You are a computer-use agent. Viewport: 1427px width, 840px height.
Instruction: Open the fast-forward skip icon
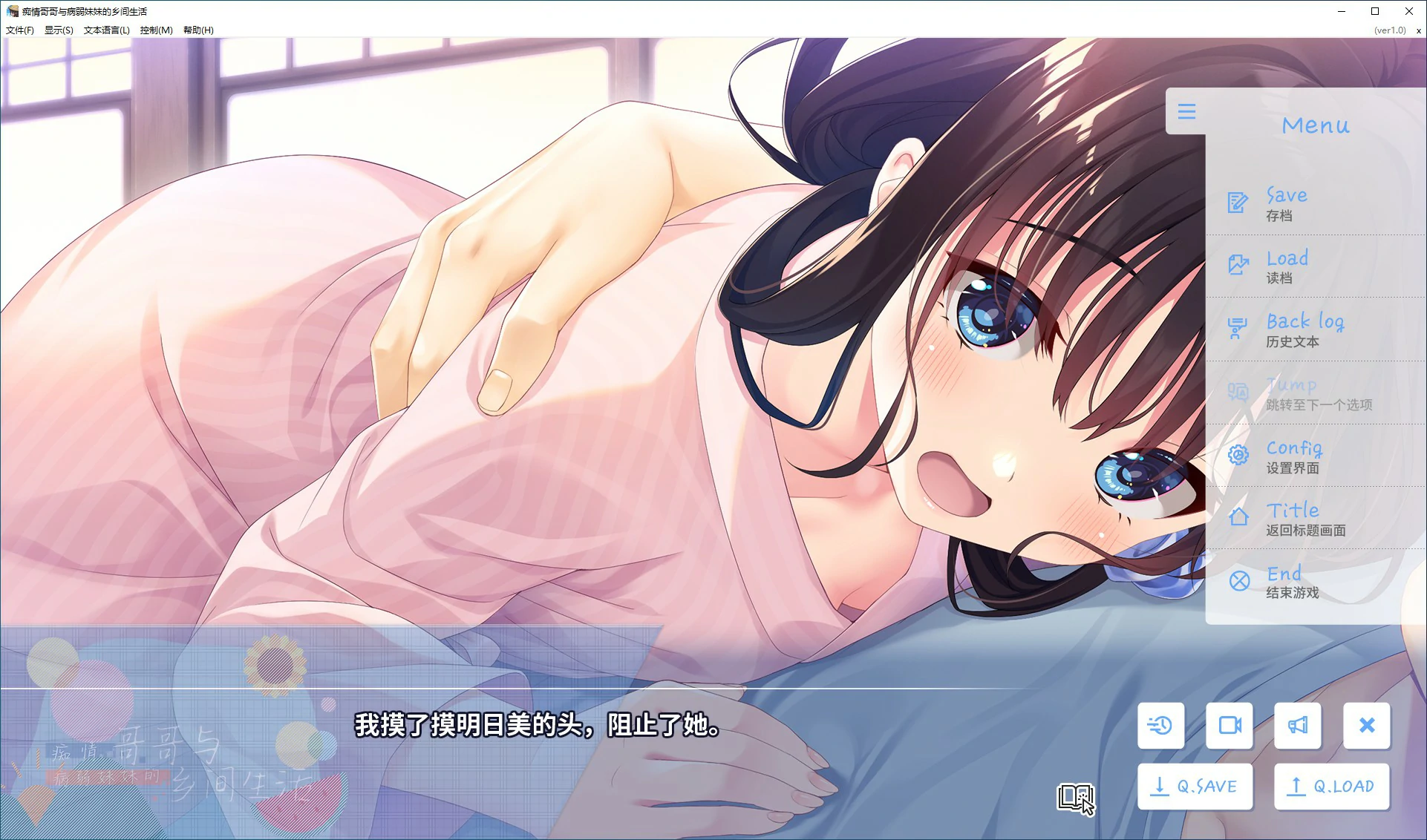click(x=1160, y=726)
